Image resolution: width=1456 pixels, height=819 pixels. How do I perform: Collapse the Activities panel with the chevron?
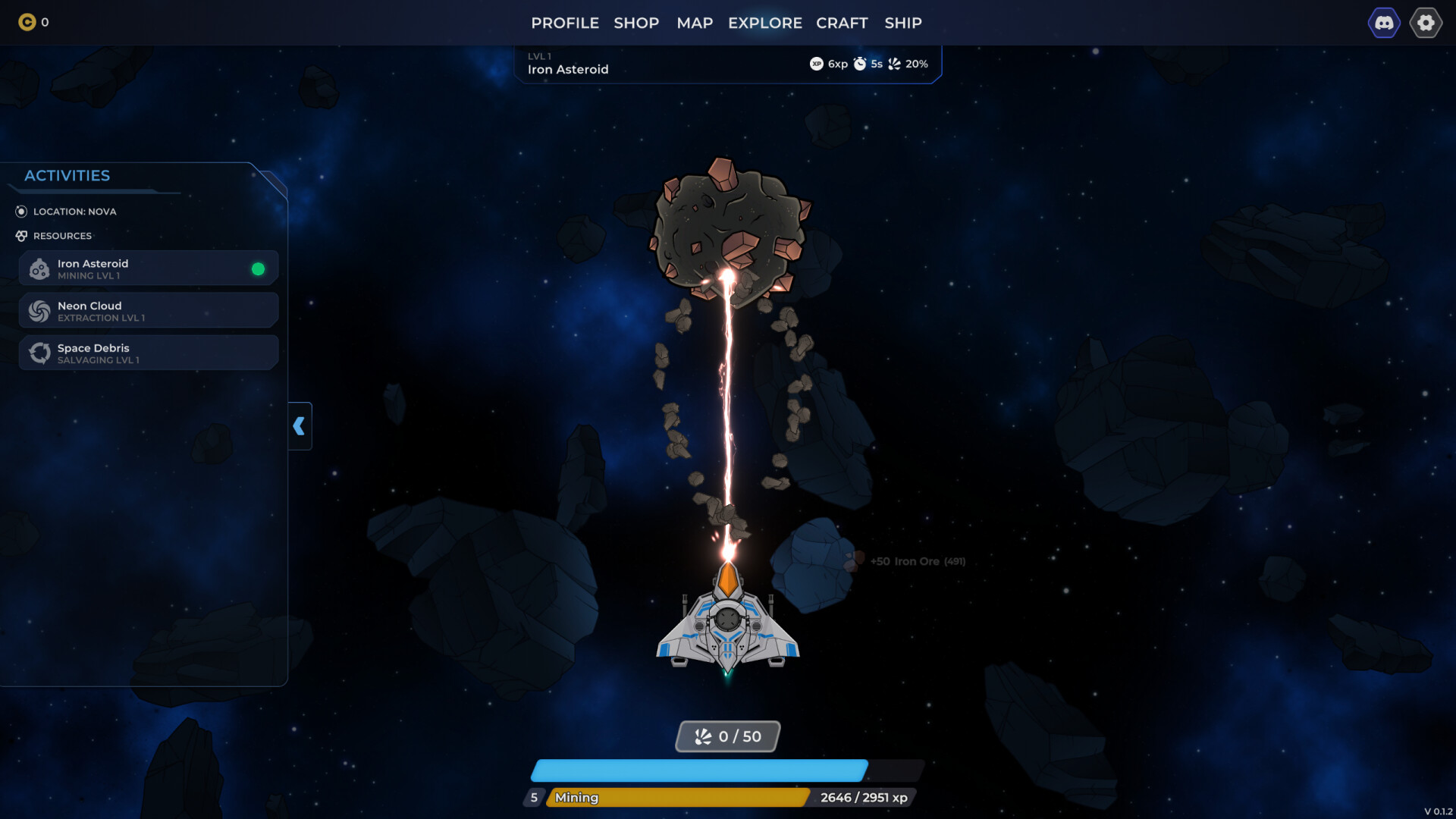click(x=300, y=426)
